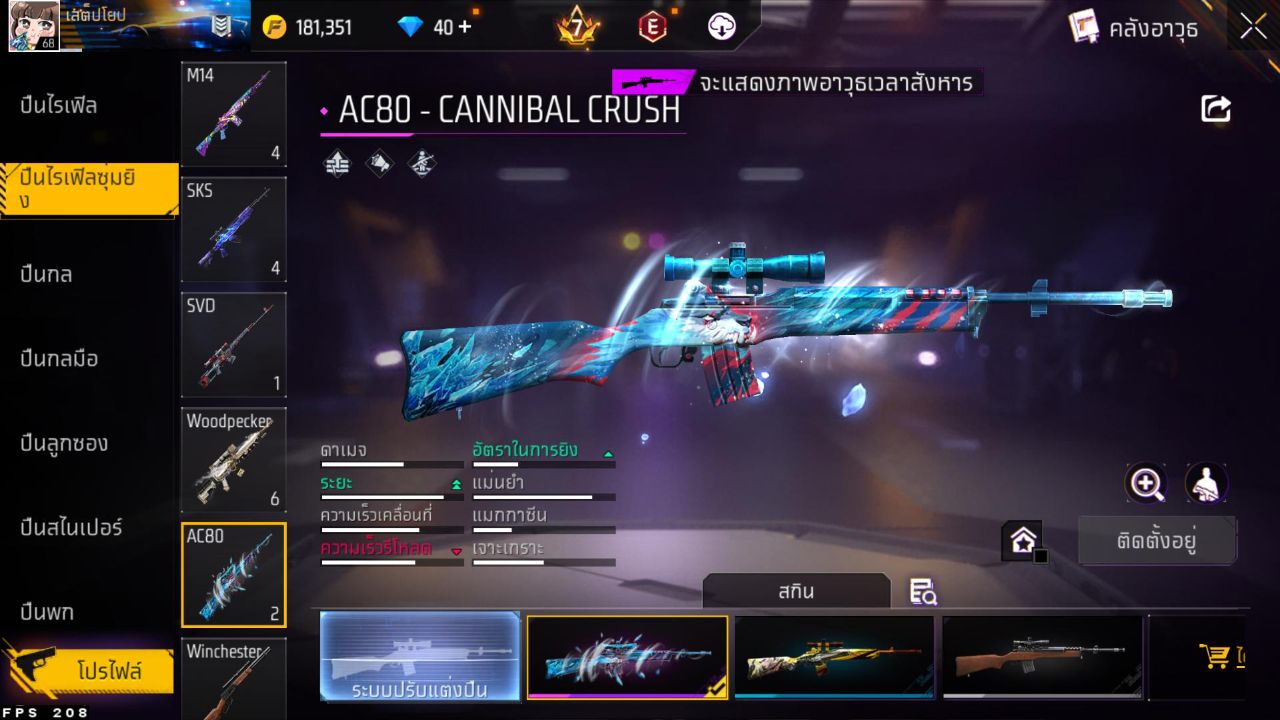The image size is (1280, 720).
Task: Choose the SVD weapon tile
Action: [x=234, y=344]
